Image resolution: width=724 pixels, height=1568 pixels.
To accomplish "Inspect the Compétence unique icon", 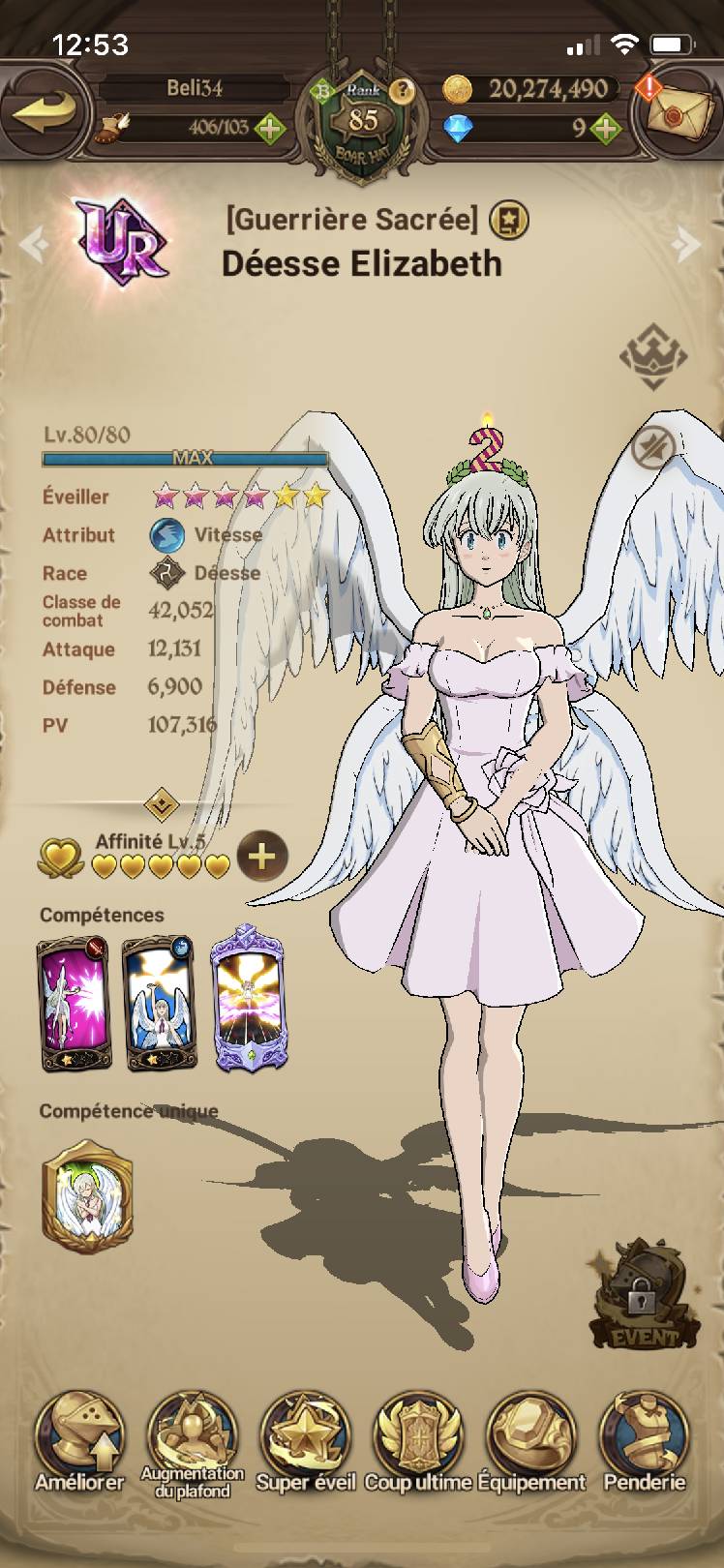I will tap(87, 1196).
